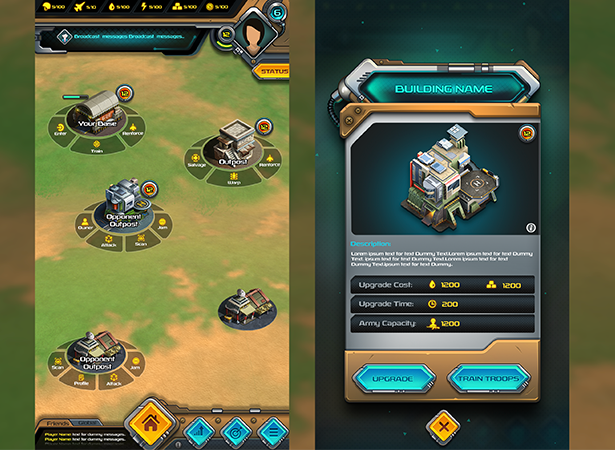Switch to the Friends chat tab
Screen dimensions: 615x450
57,423
